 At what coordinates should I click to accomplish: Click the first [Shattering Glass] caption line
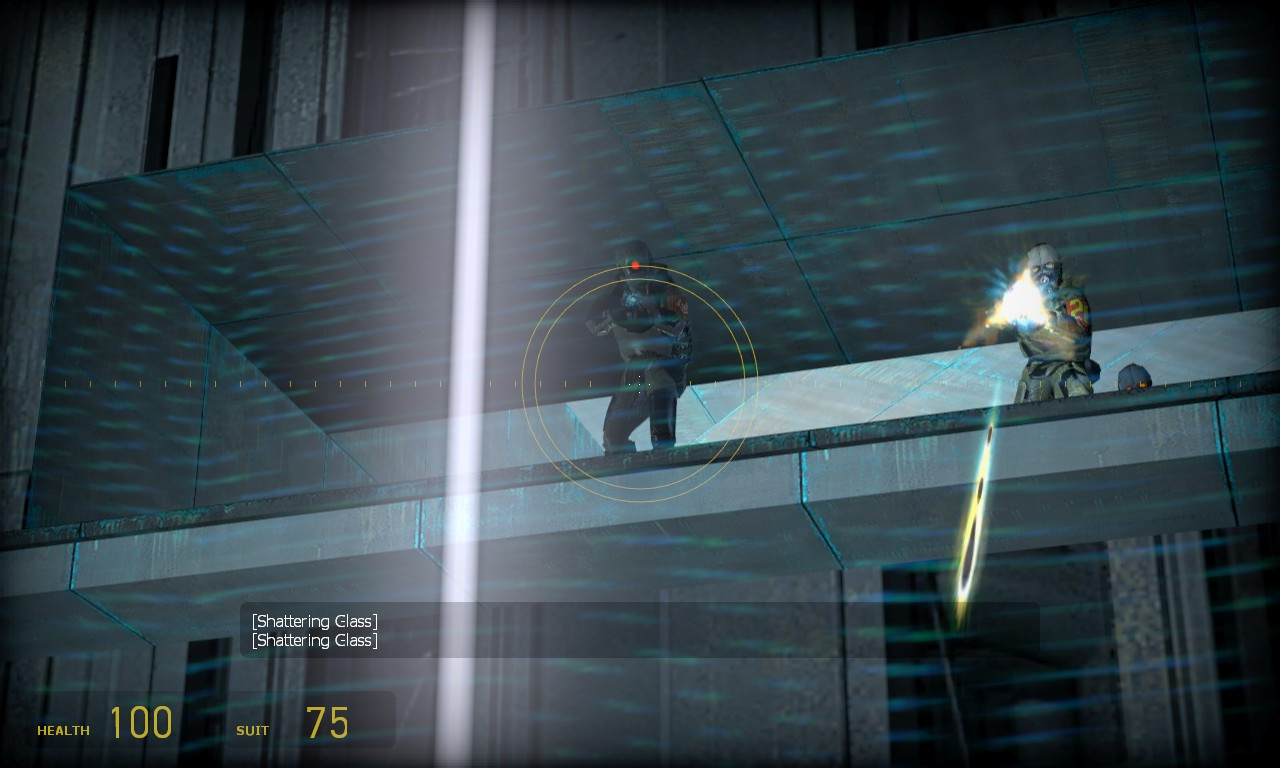coord(314,620)
